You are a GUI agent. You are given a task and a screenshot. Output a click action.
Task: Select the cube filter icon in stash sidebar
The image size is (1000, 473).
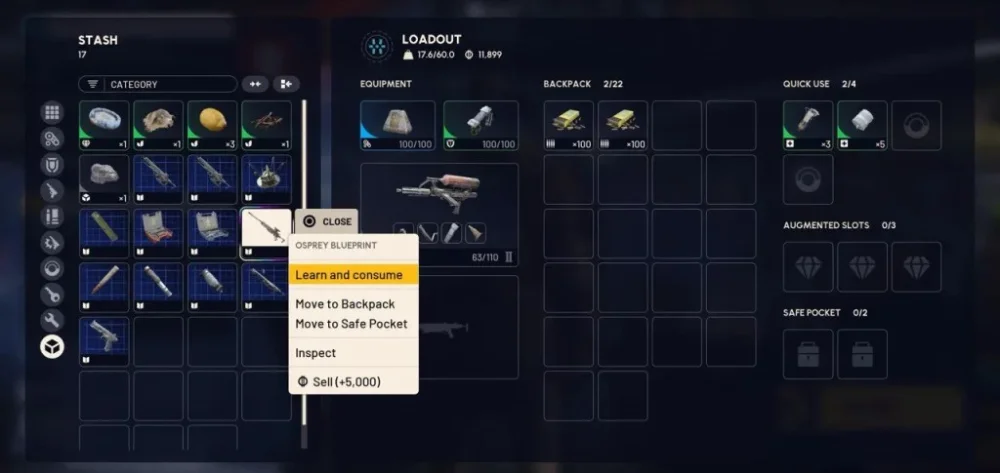tap(52, 346)
